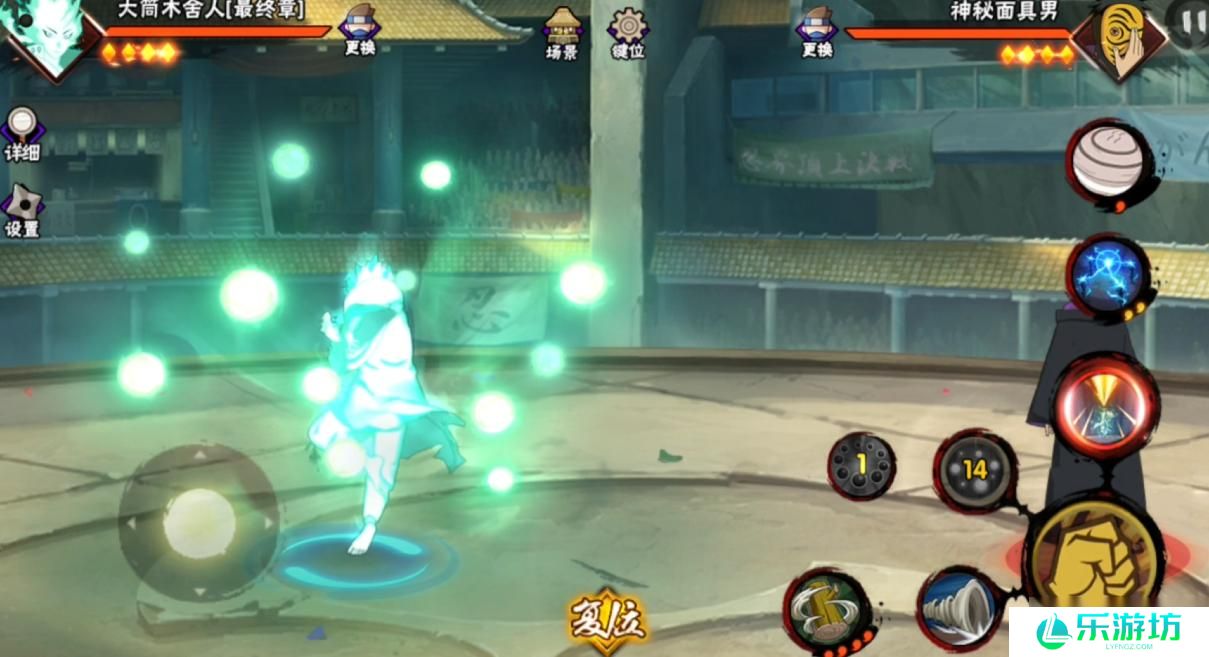Tap the dark button showing number 1
This screenshot has width=1209, height=657.
coord(861,466)
